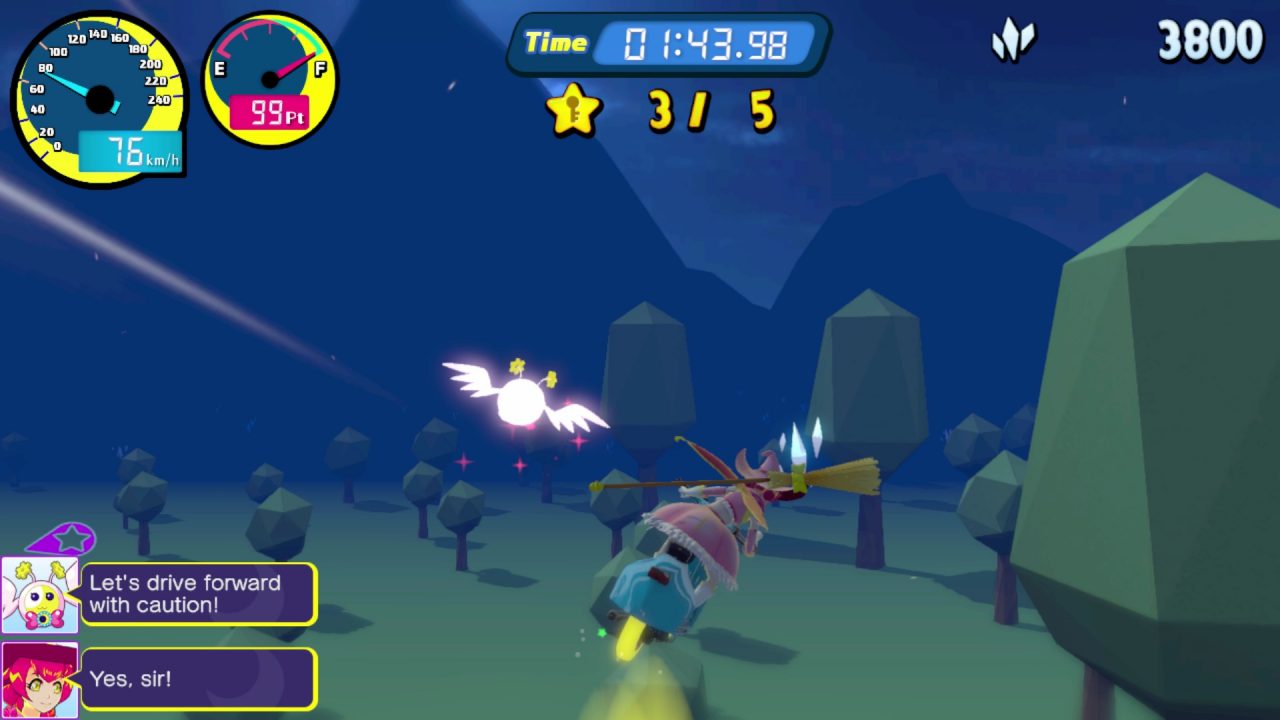Select the "Yes, sir!" dialogue bubble
The width and height of the screenshot is (1280, 720).
click(198, 679)
